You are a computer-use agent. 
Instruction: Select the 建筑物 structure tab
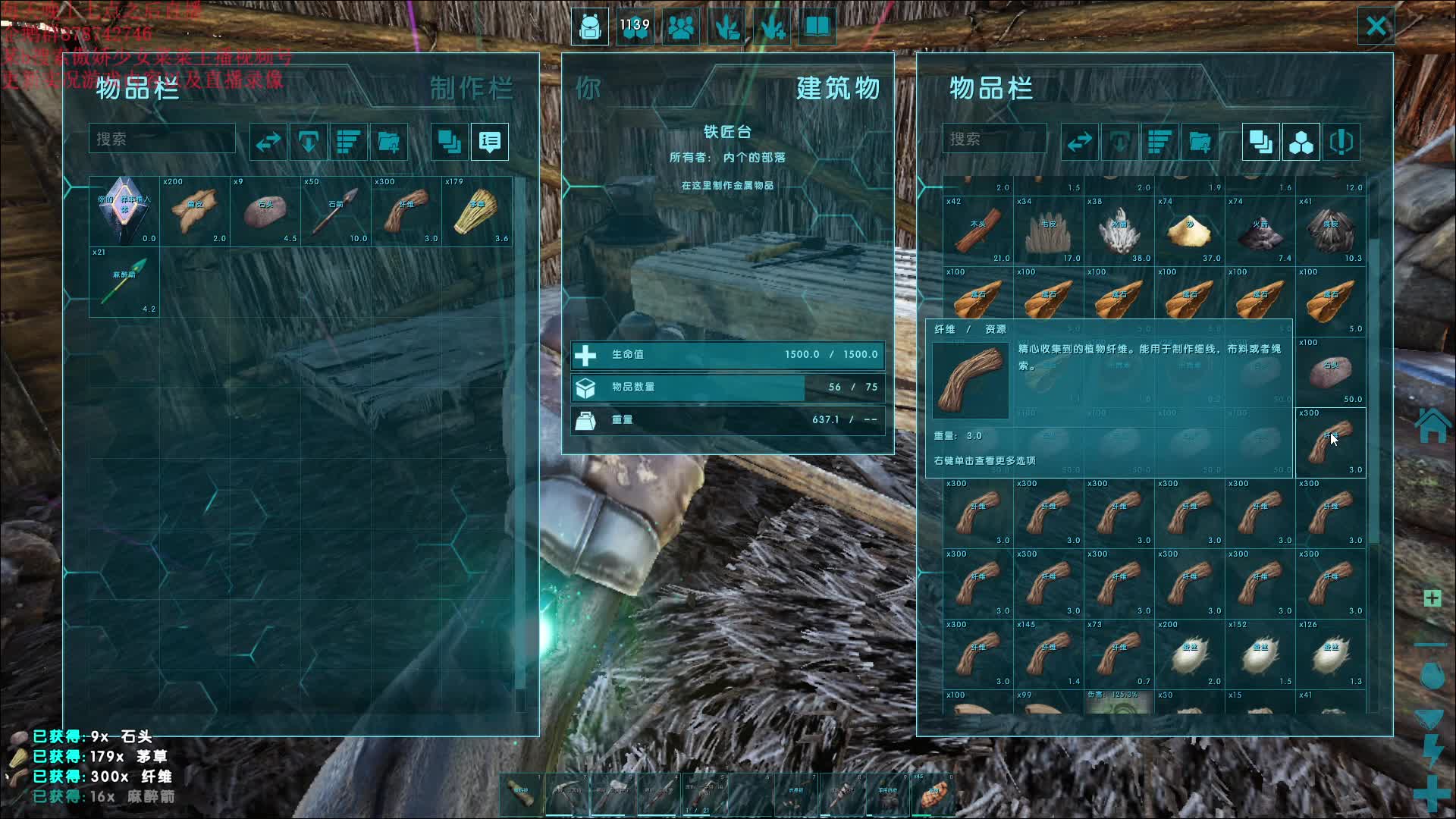837,89
